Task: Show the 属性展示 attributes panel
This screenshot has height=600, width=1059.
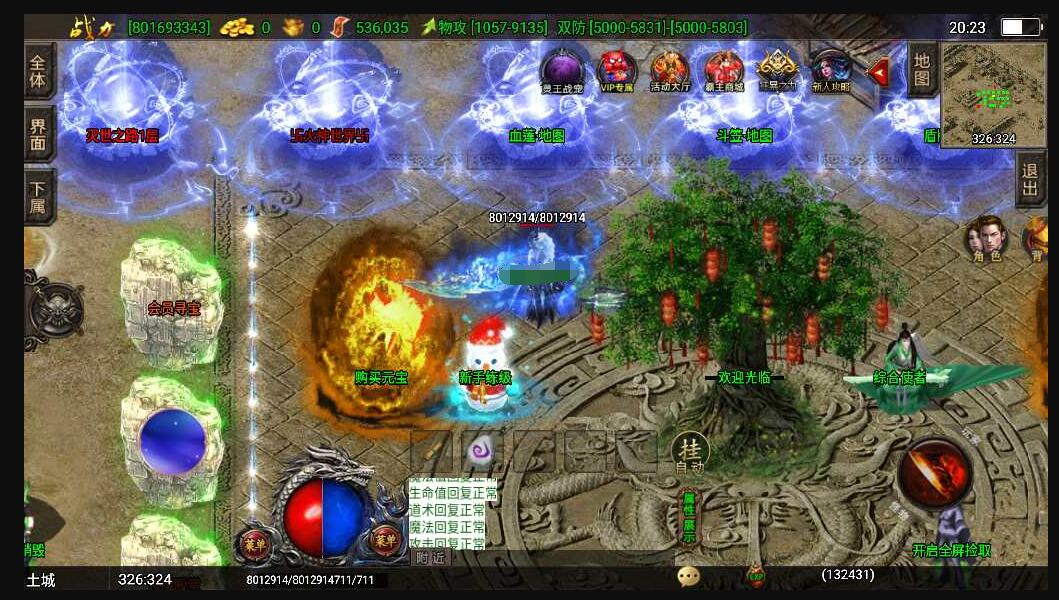Action: point(689,516)
